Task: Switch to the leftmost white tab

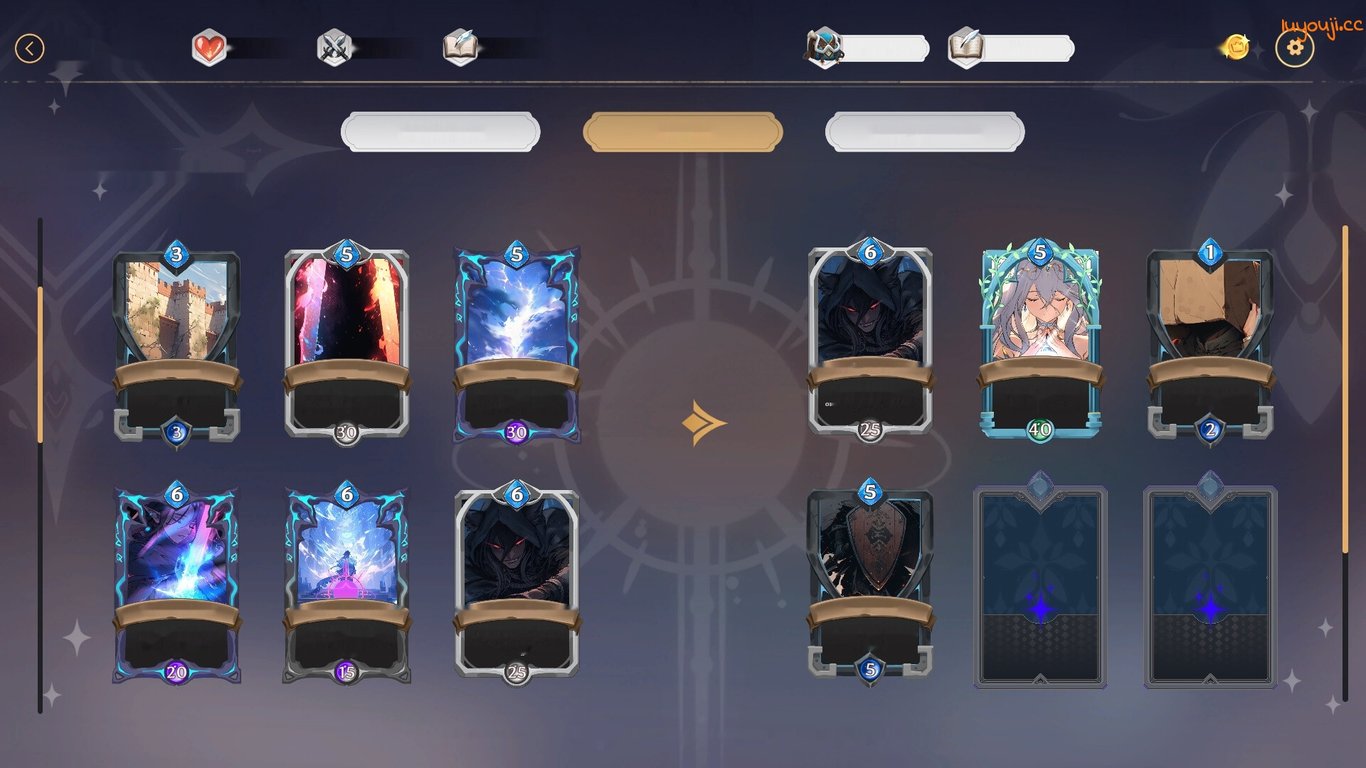Action: click(440, 130)
